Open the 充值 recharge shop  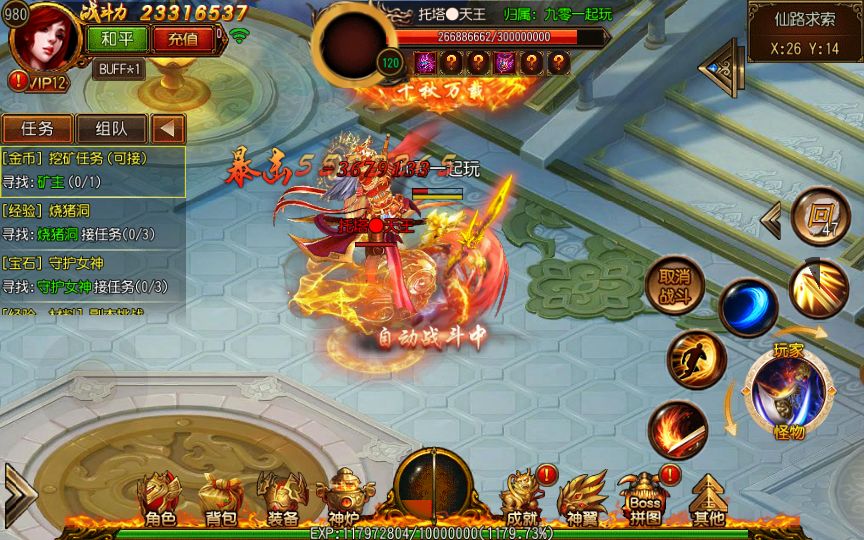[183, 39]
